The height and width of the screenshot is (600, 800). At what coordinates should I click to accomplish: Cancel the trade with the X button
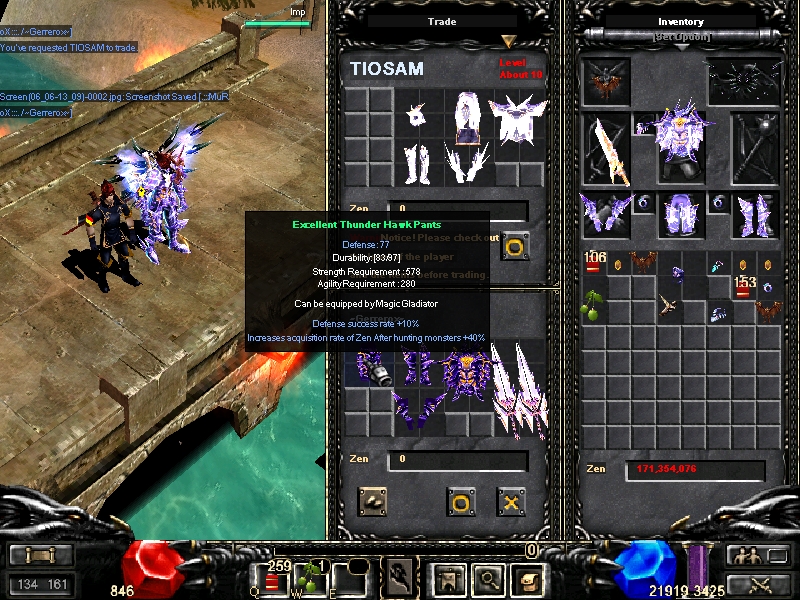pyautogui.click(x=511, y=501)
